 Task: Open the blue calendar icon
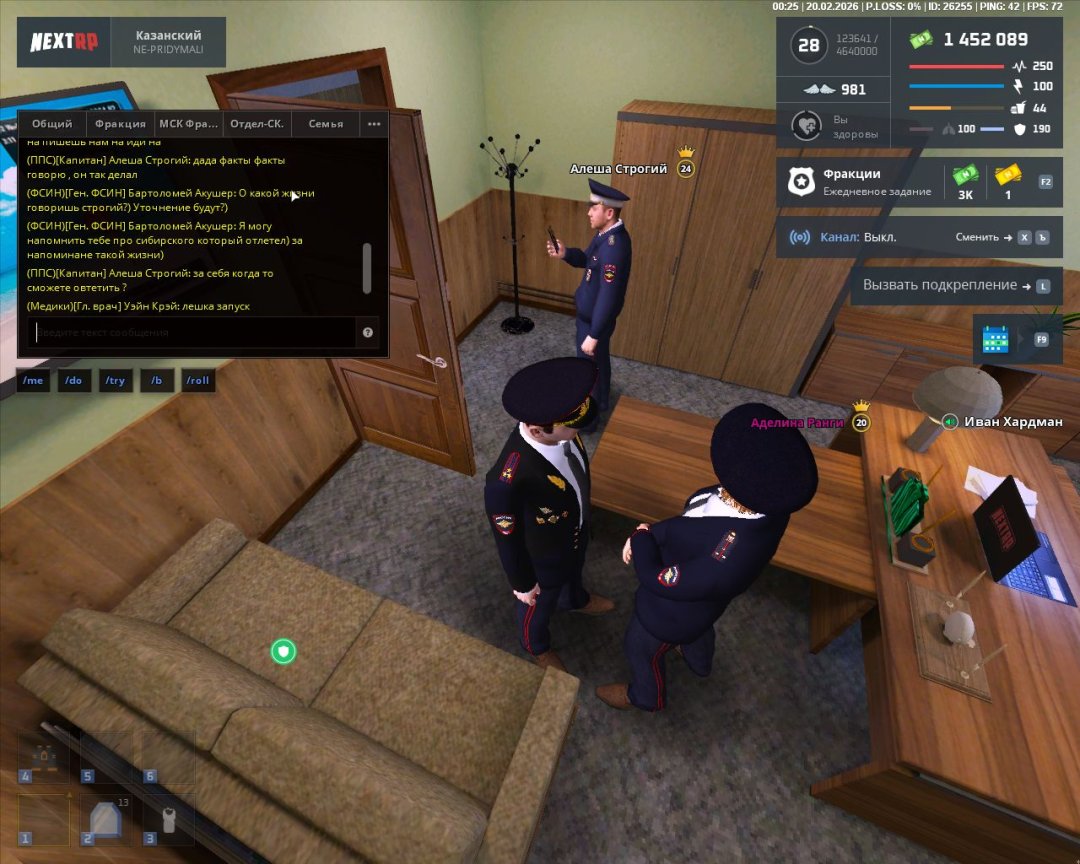pos(996,340)
